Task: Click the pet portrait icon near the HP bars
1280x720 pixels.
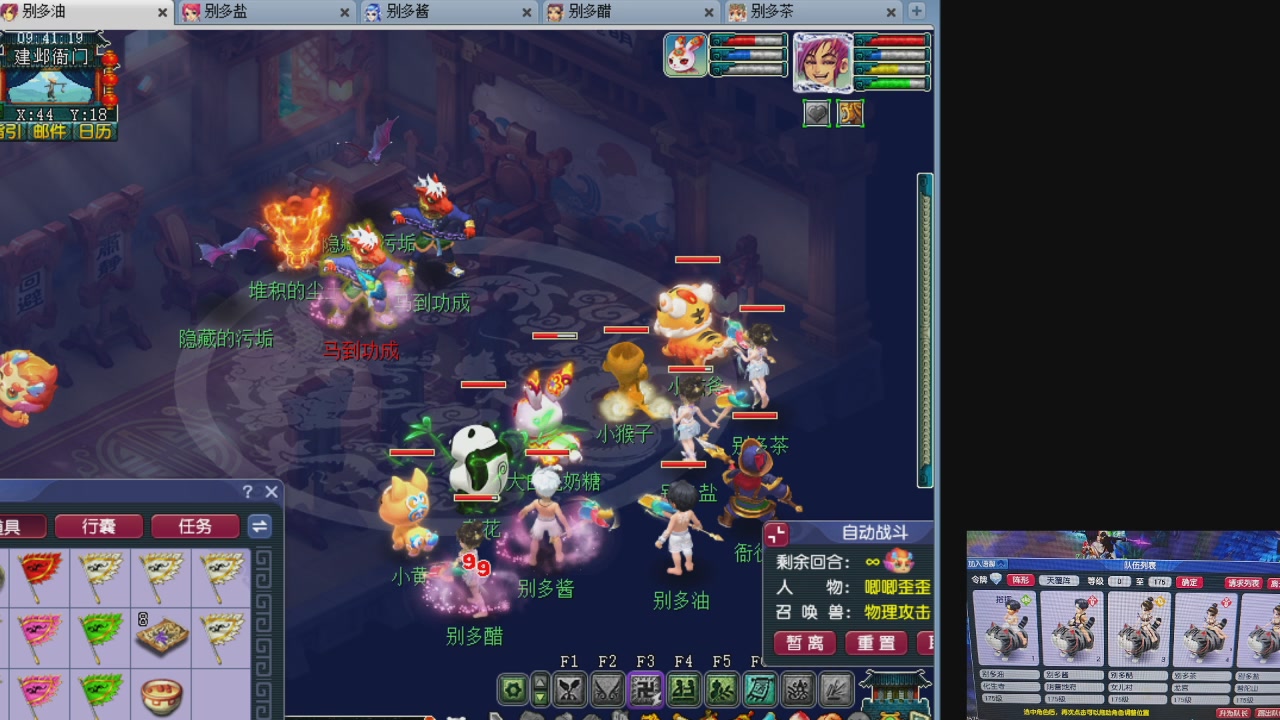Action: click(686, 57)
